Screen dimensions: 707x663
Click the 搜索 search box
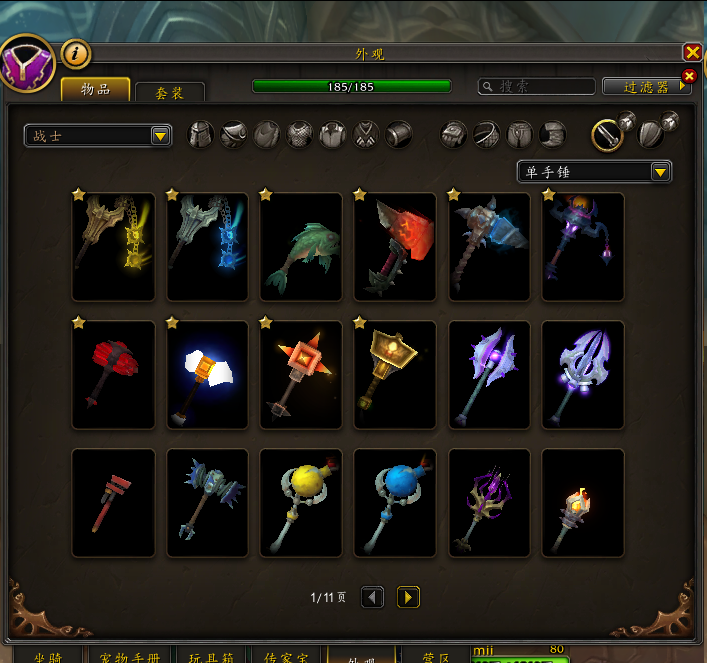coord(536,87)
